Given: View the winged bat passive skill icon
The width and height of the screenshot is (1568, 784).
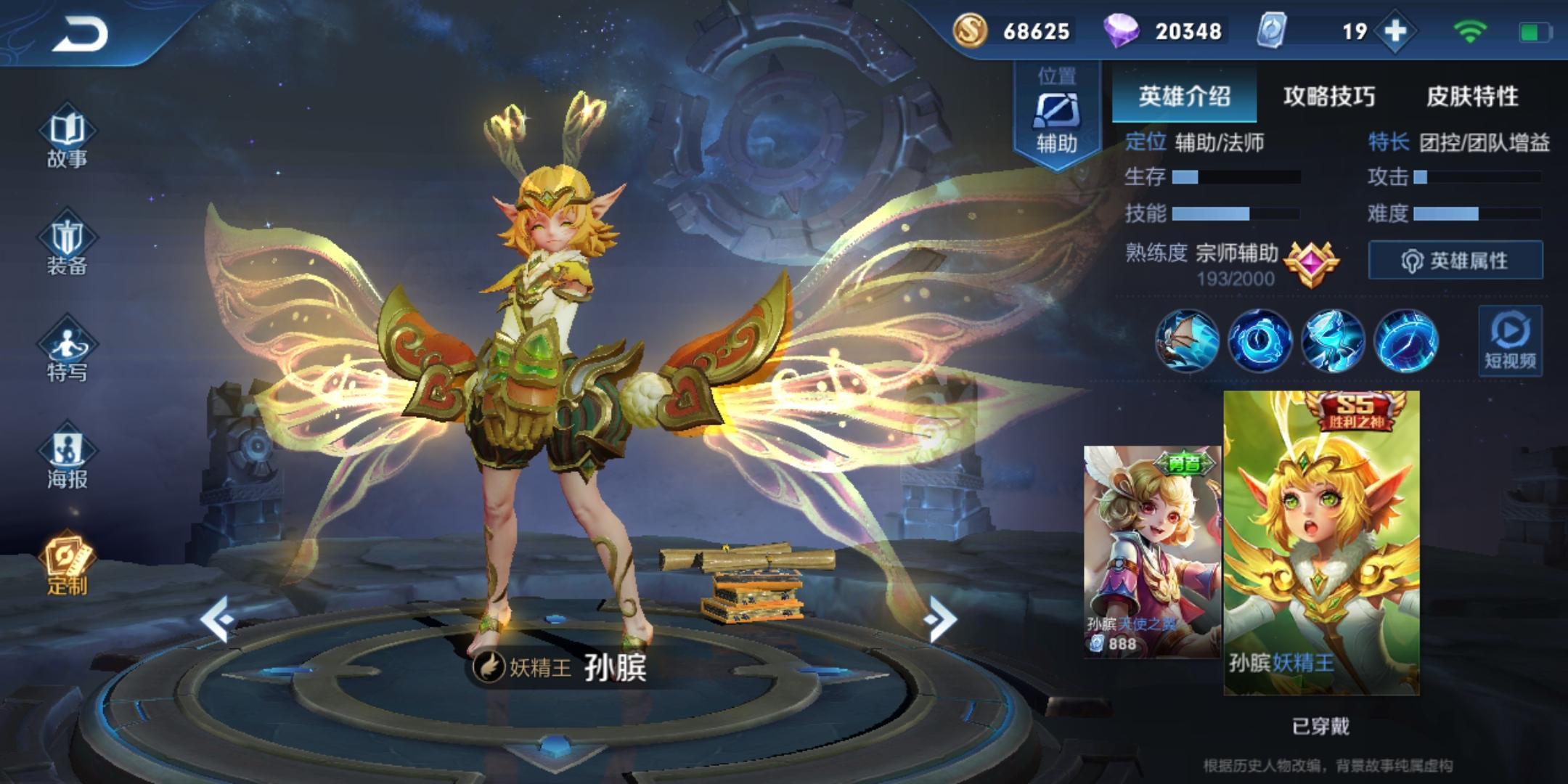Looking at the screenshot, I should (1188, 340).
